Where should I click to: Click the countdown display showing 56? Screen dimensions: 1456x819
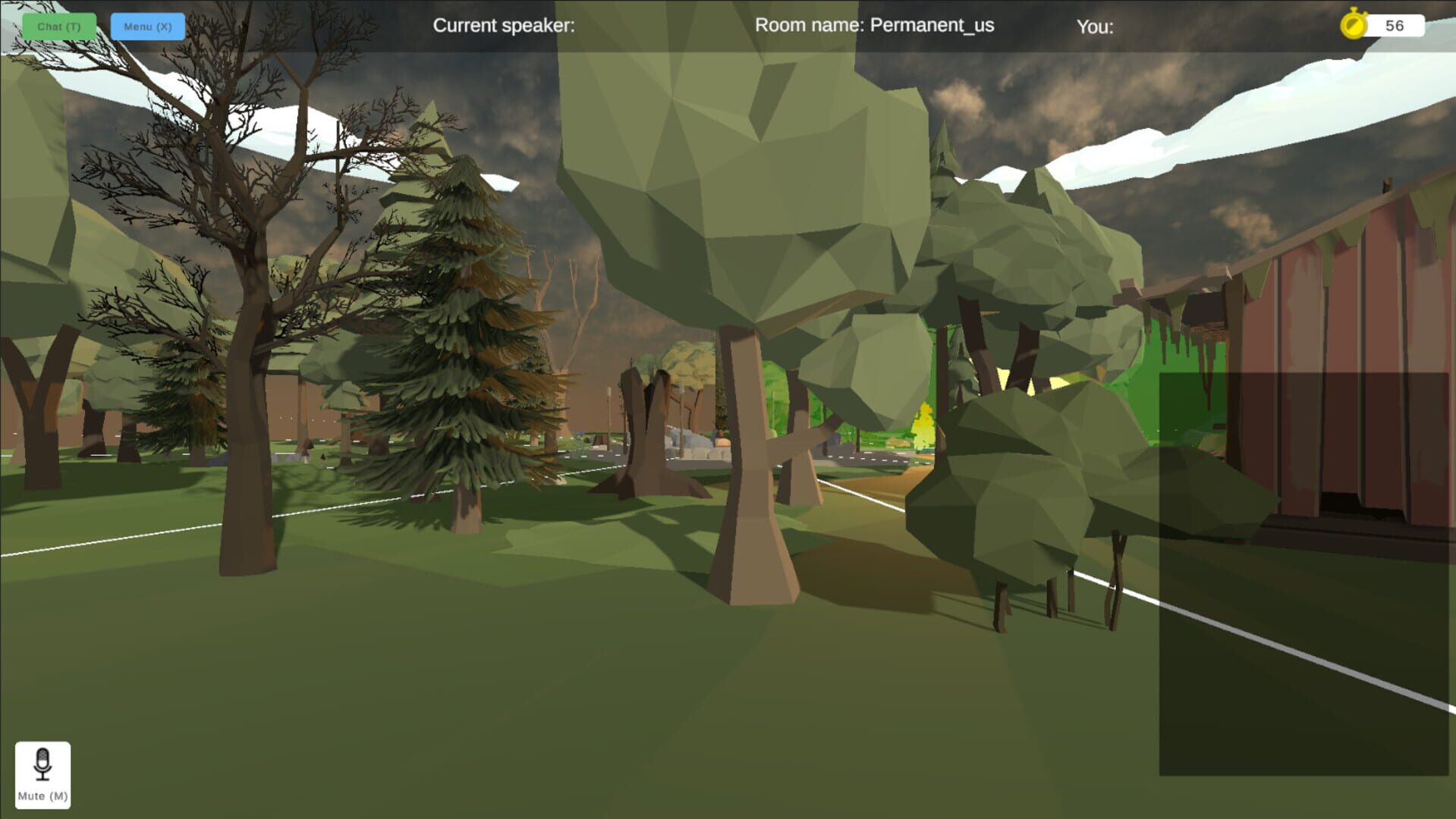click(x=1396, y=26)
